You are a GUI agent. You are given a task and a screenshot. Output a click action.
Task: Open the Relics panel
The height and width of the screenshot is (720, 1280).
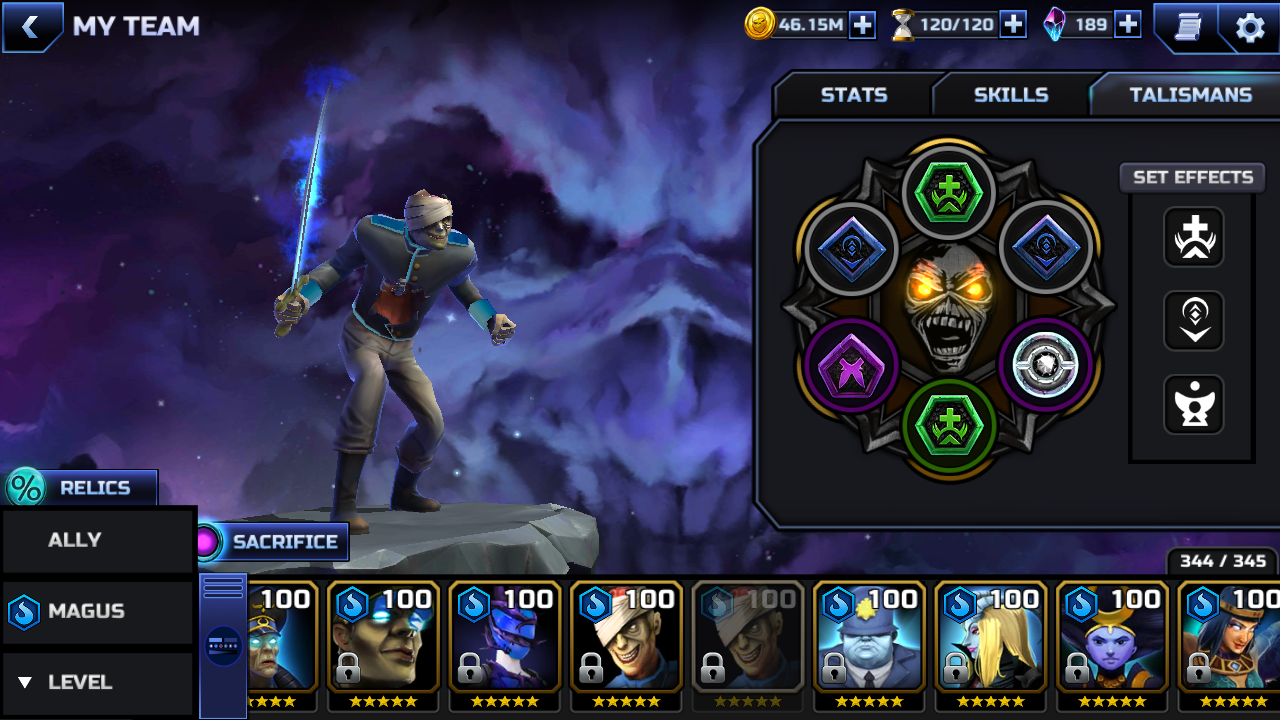click(82, 488)
